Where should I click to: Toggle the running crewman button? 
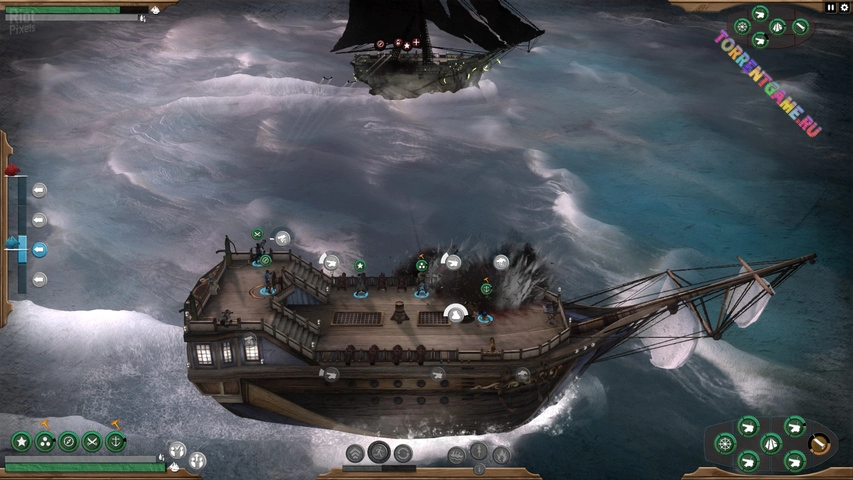click(379, 453)
